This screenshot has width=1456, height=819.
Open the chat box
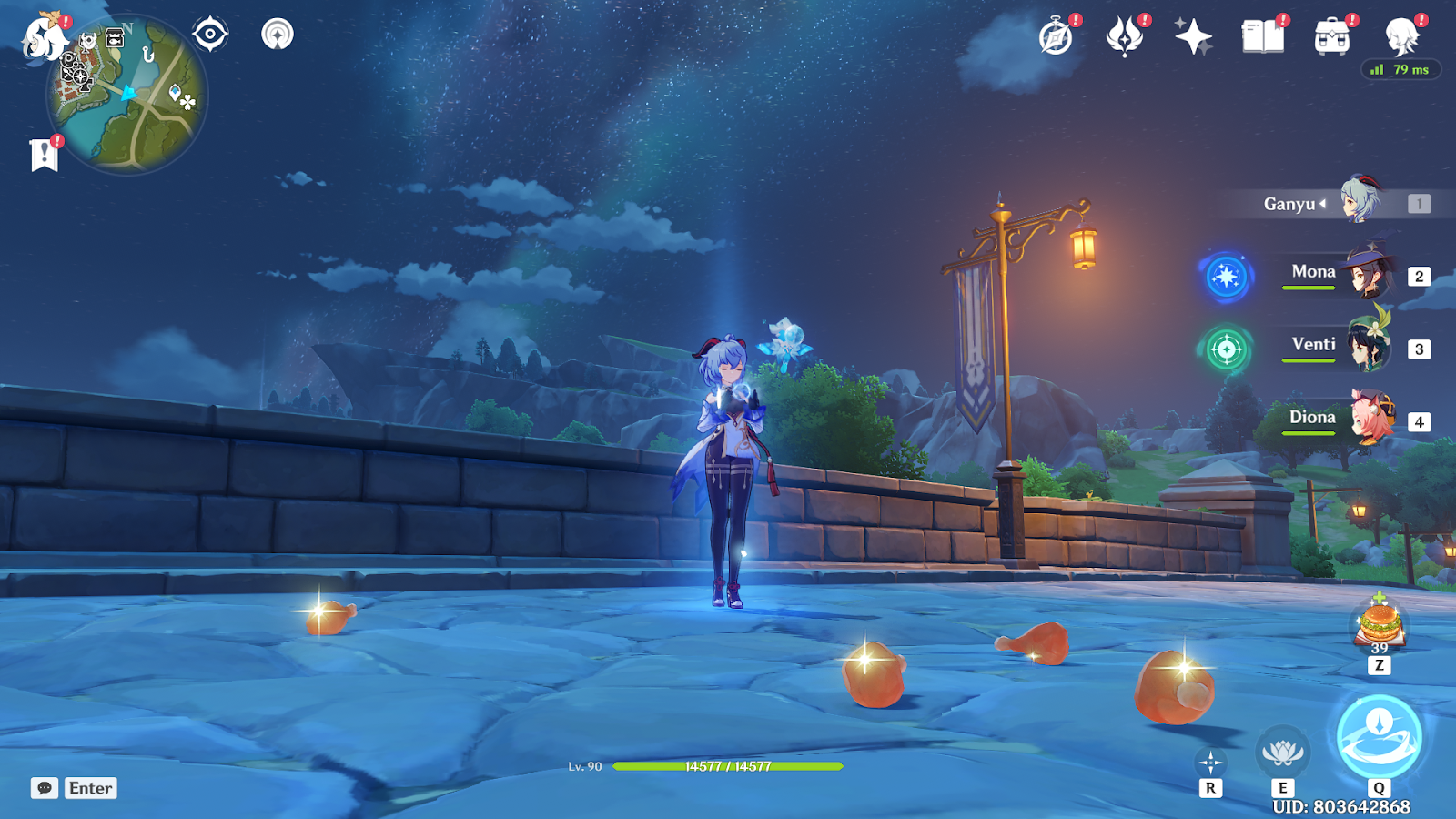pos(75,788)
